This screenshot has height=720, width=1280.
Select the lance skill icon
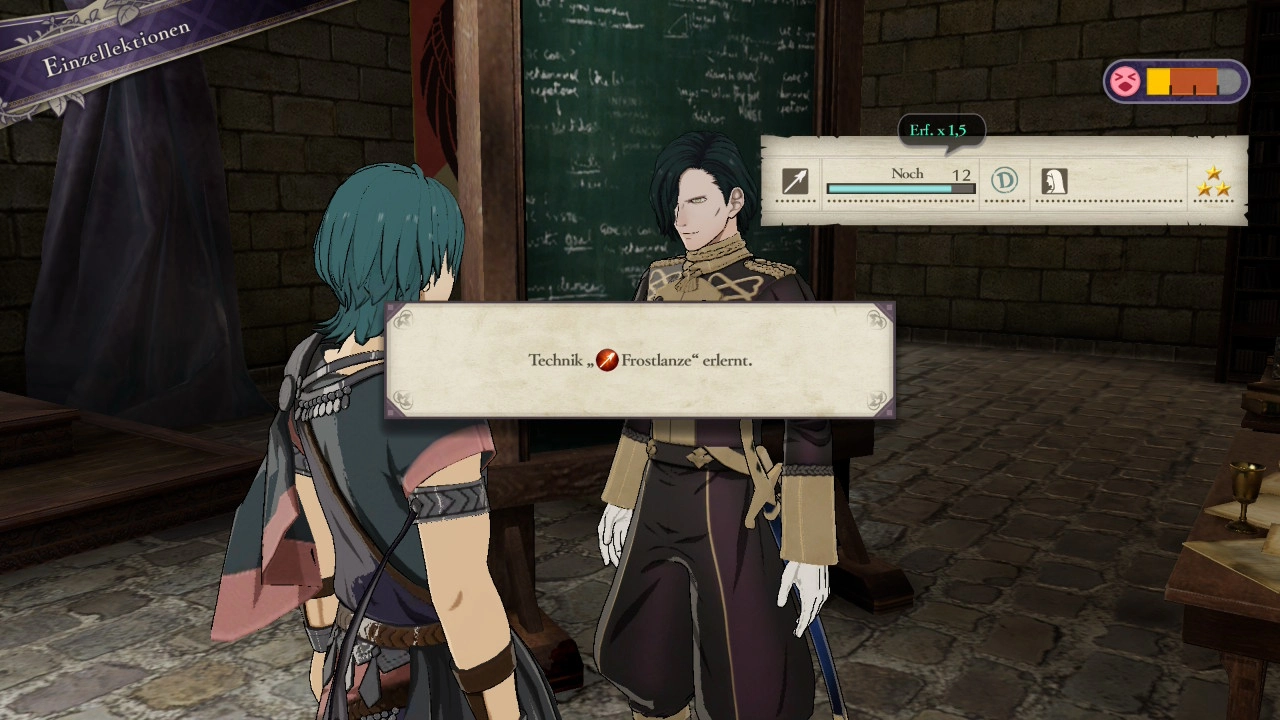click(x=795, y=181)
